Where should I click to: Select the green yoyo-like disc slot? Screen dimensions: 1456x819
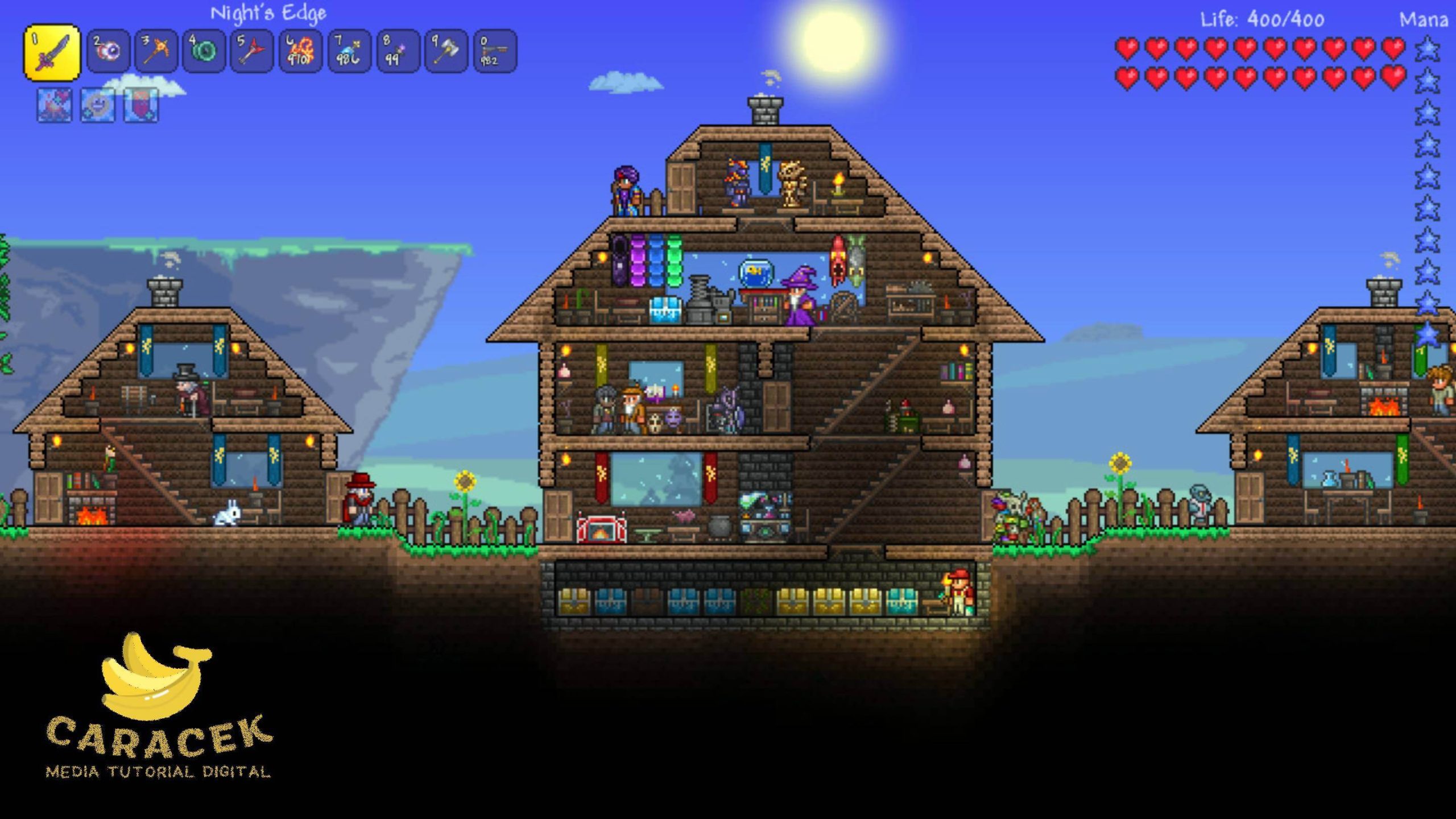click(x=205, y=52)
